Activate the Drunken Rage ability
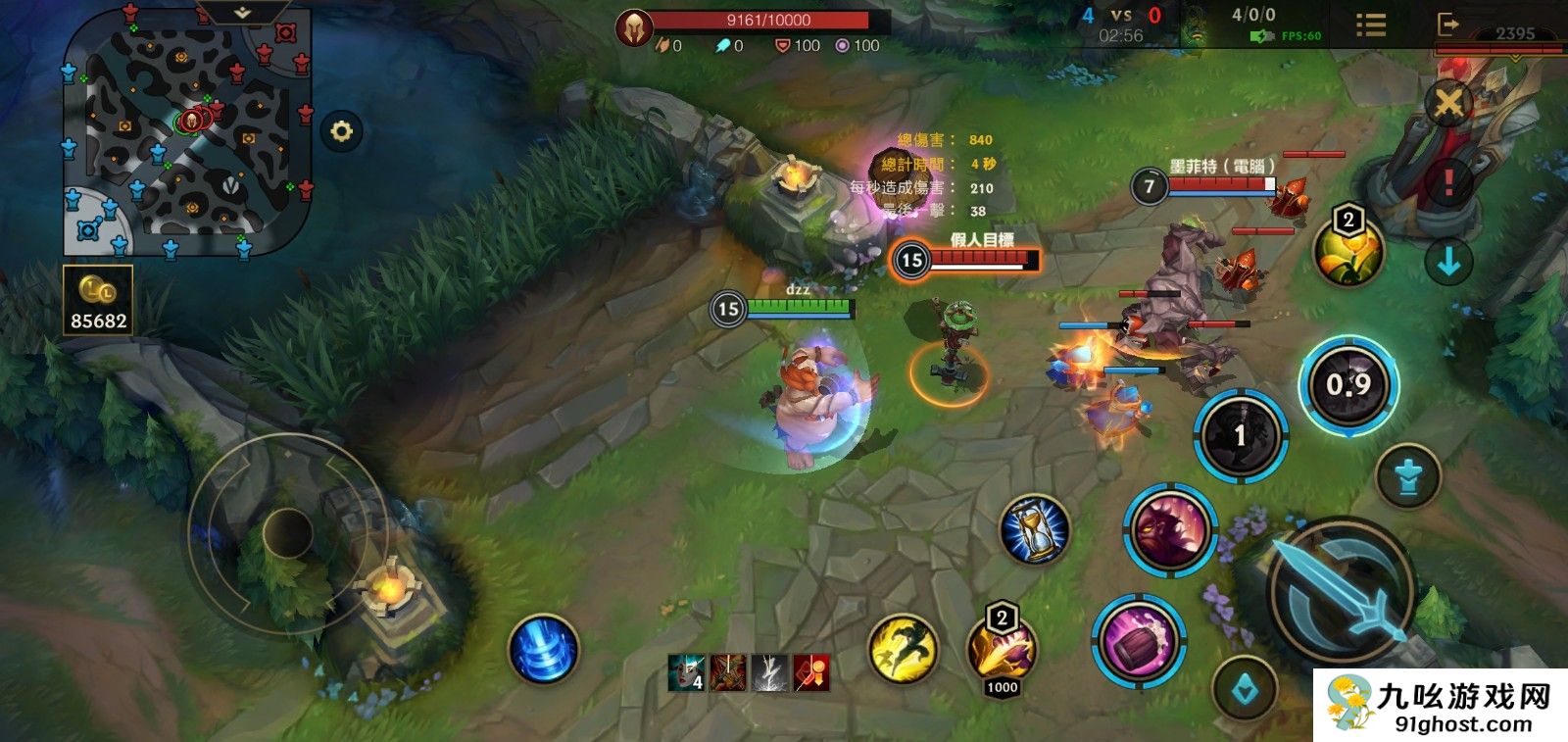 click(x=1169, y=529)
